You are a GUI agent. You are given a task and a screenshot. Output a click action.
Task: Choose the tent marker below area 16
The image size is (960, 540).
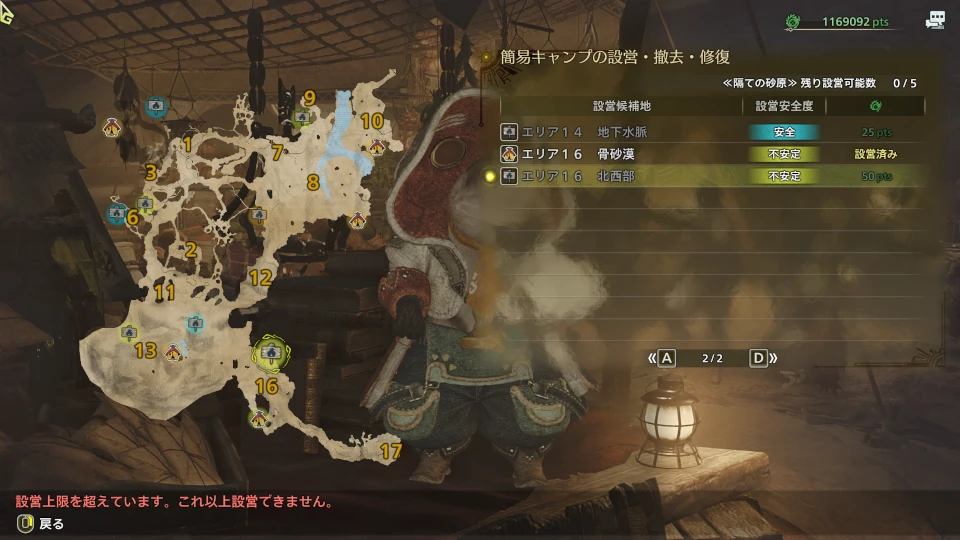tap(261, 417)
